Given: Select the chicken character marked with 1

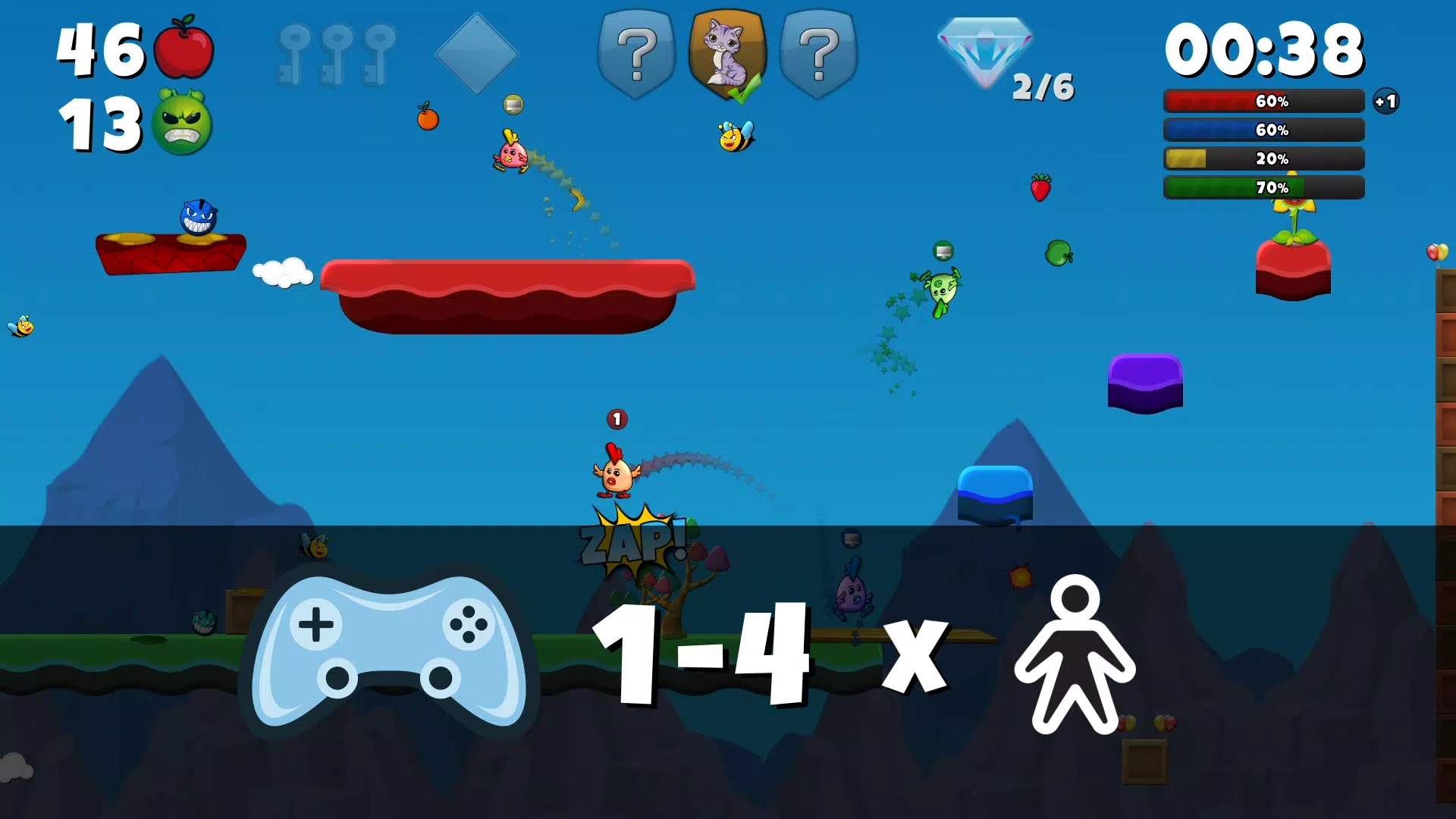Looking at the screenshot, I should click(616, 470).
